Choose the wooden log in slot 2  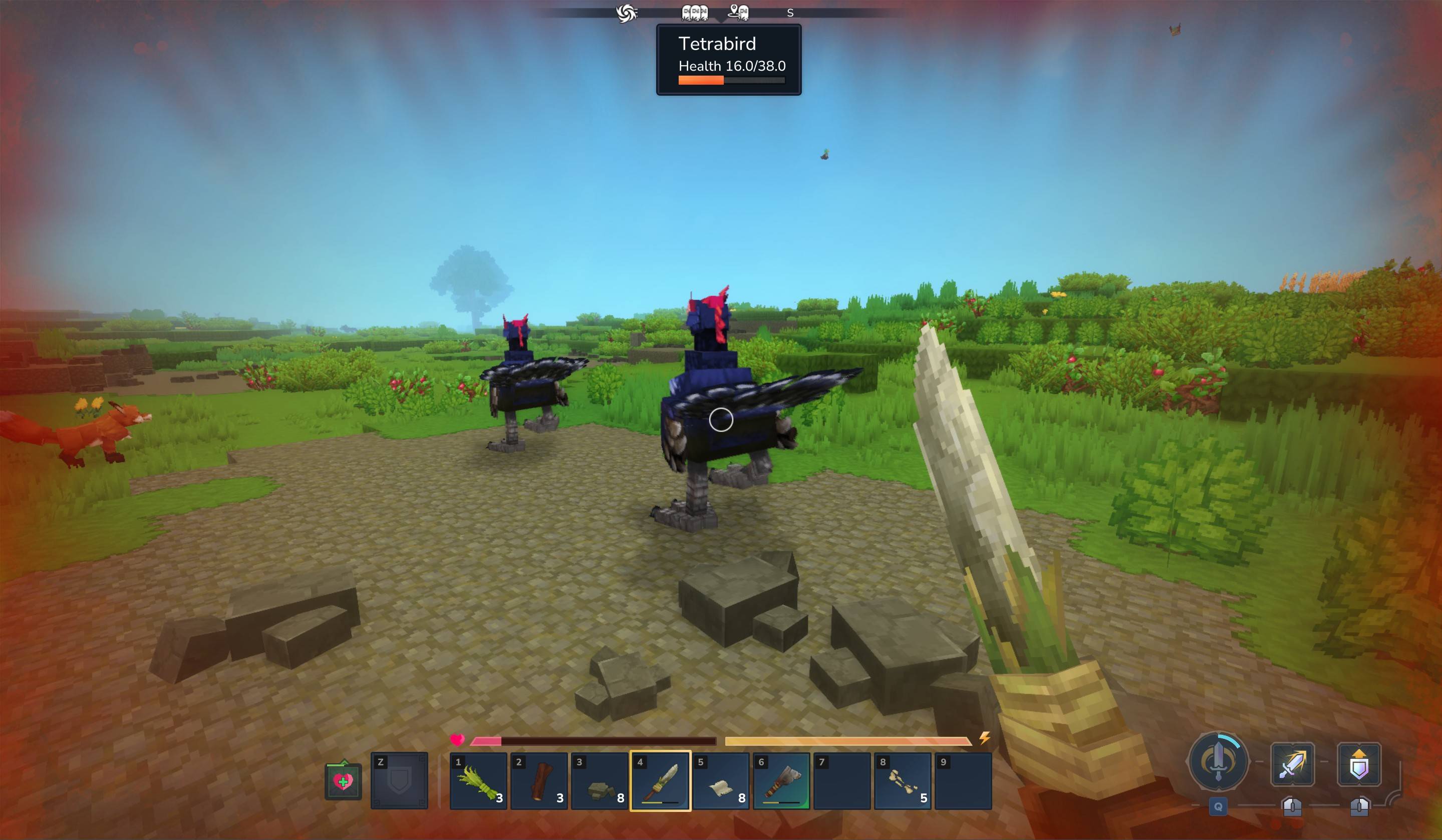(x=539, y=780)
